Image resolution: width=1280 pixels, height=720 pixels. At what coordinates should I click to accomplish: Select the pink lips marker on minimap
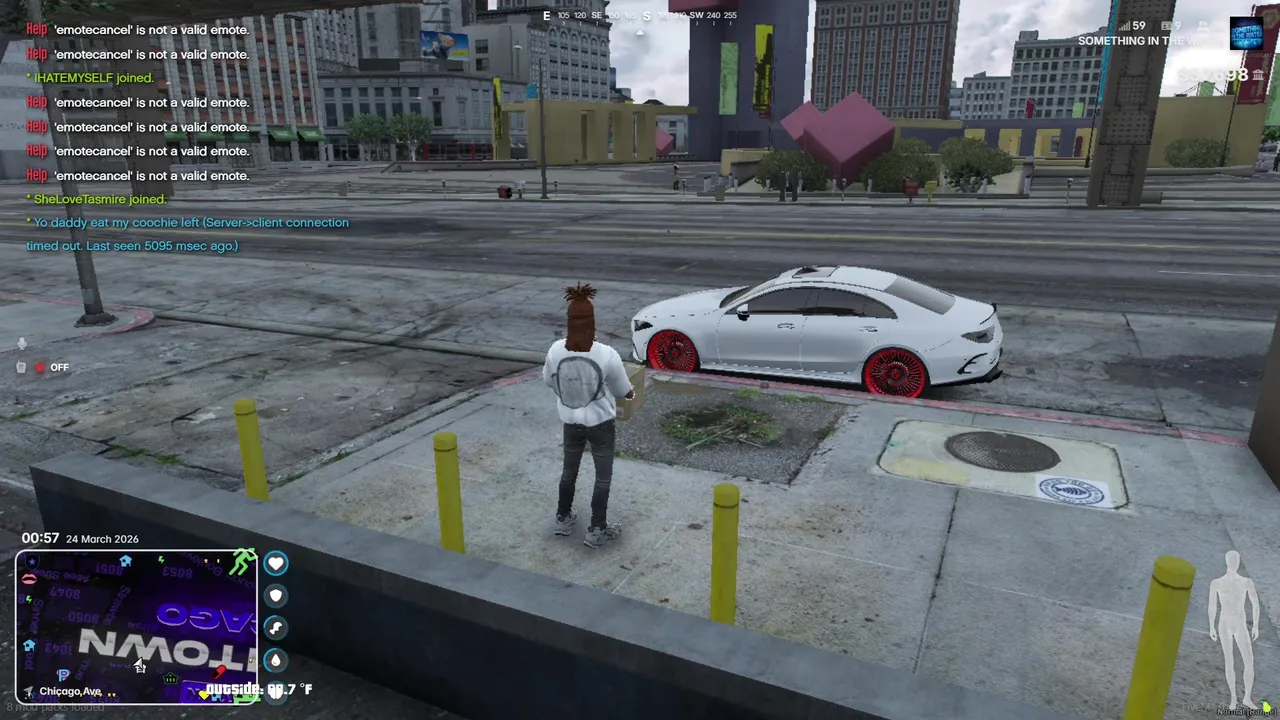(30, 579)
